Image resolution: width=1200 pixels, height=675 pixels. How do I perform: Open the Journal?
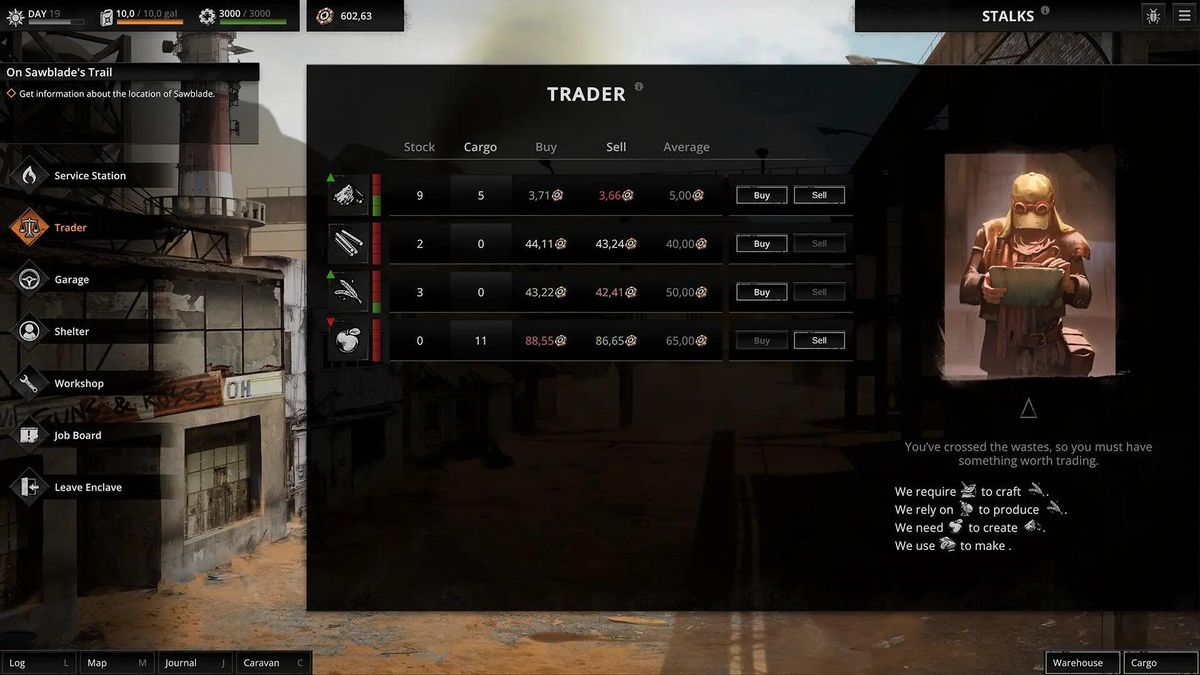(195, 663)
